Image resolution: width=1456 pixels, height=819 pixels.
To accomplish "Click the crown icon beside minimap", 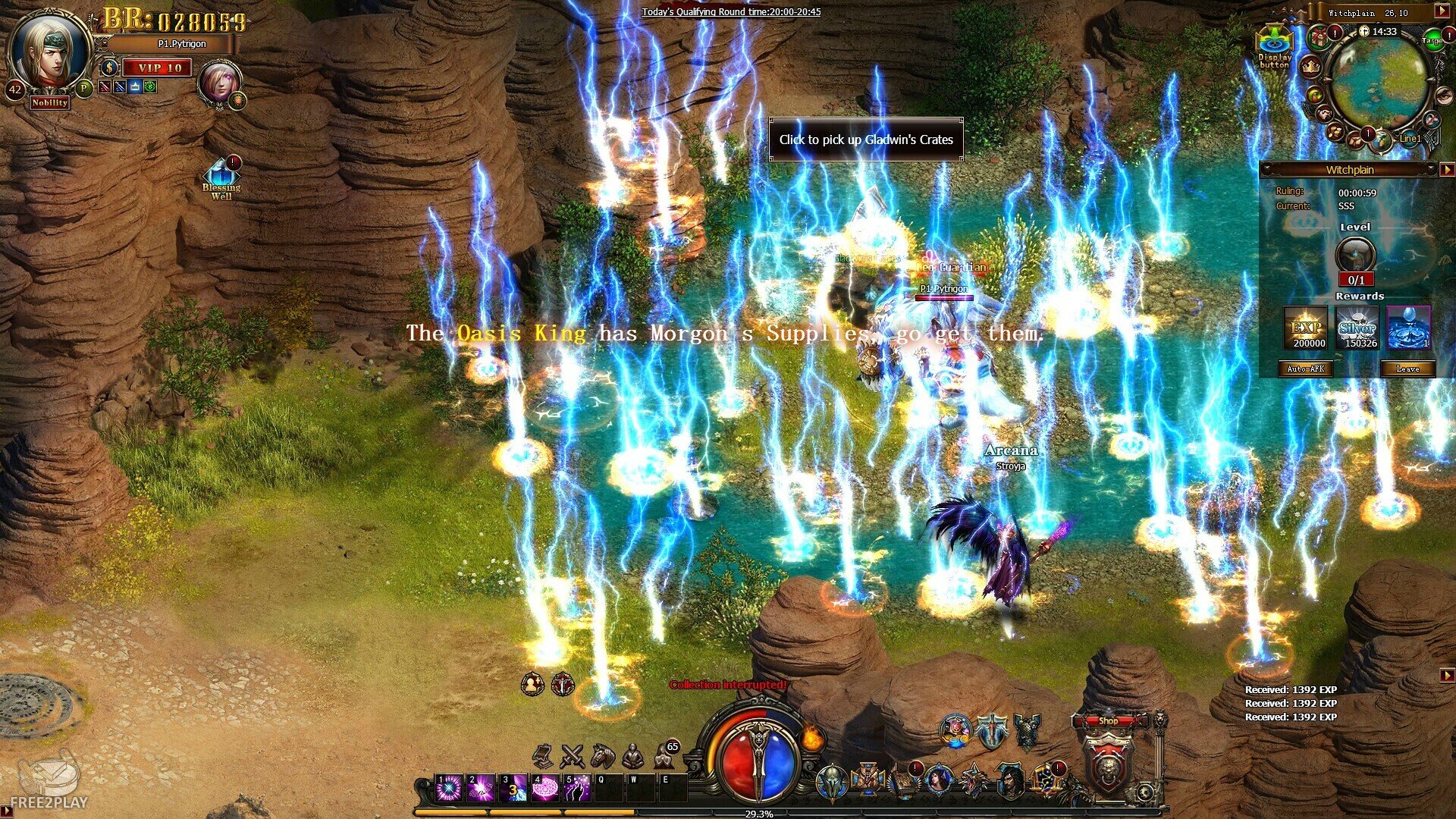I will pos(1310,67).
